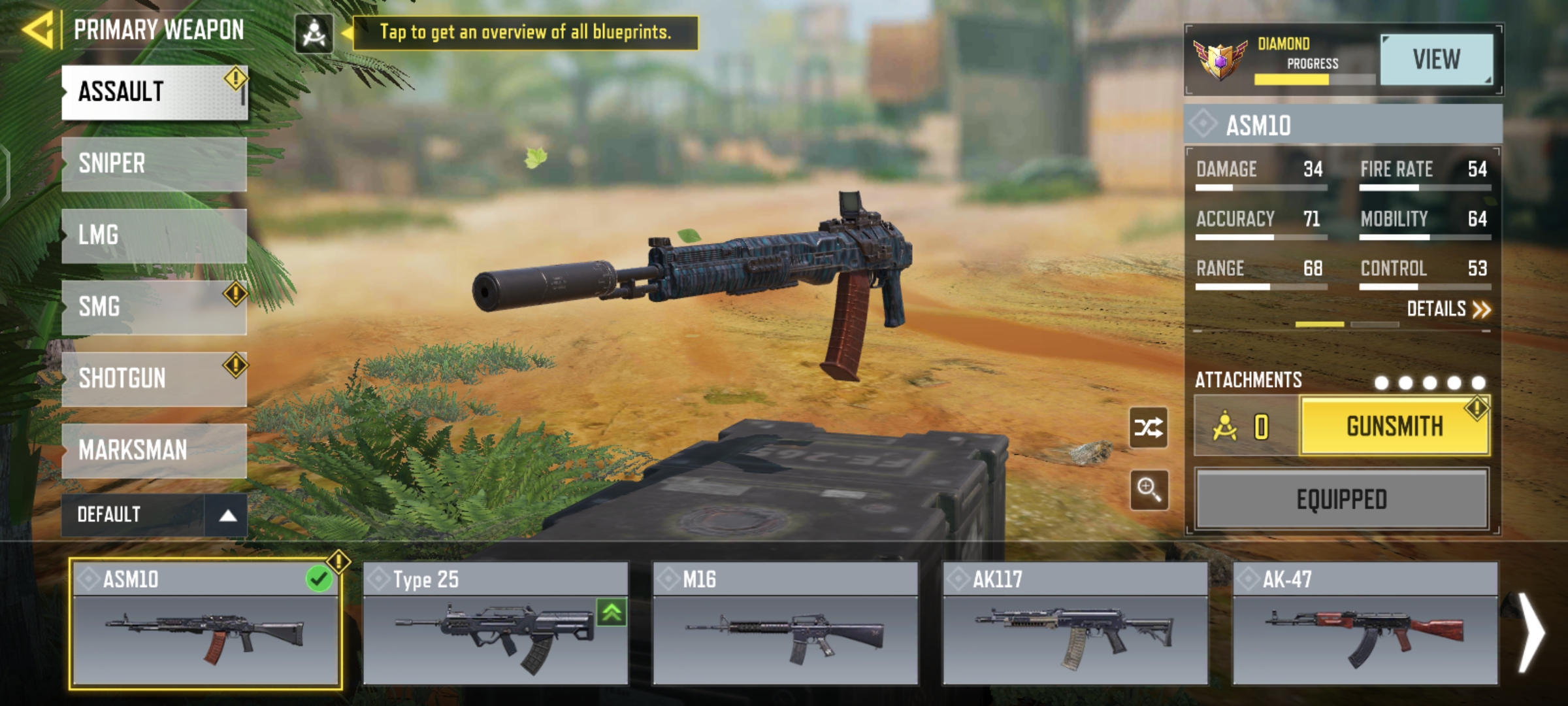
Task: View Diamond camo progress
Action: point(1436,60)
